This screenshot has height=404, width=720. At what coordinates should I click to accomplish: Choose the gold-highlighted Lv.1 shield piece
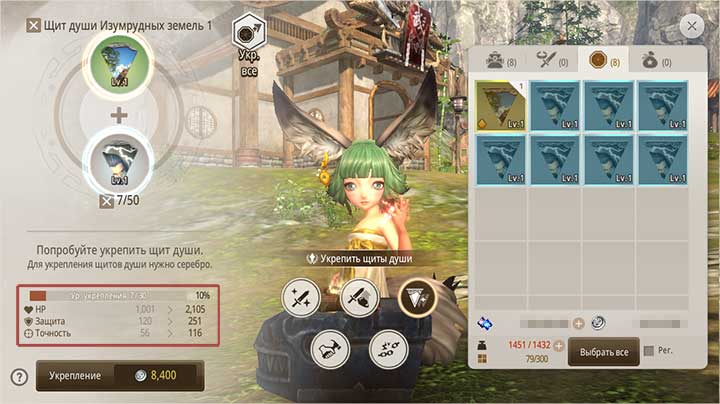(x=501, y=106)
